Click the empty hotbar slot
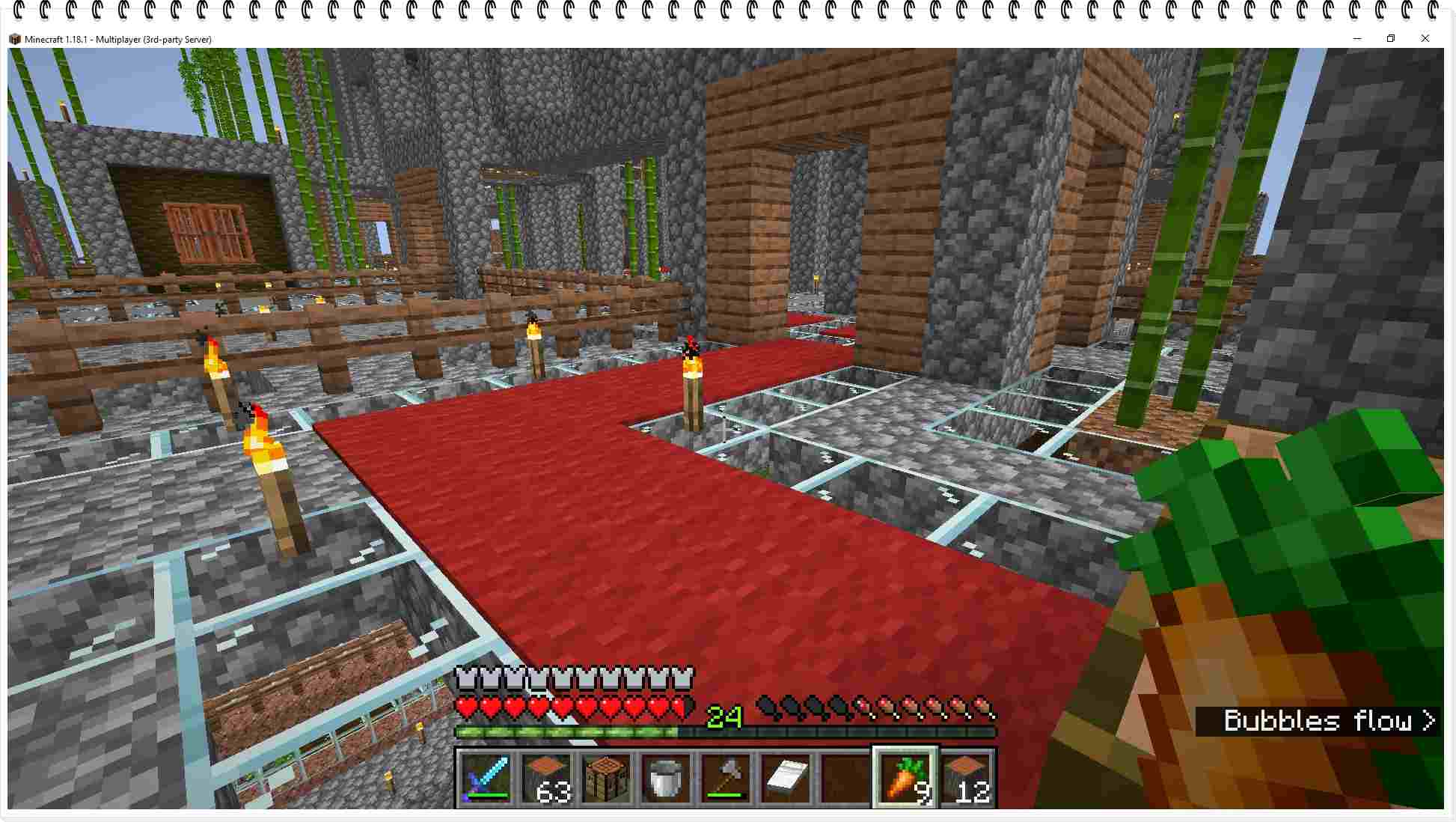 (x=844, y=779)
